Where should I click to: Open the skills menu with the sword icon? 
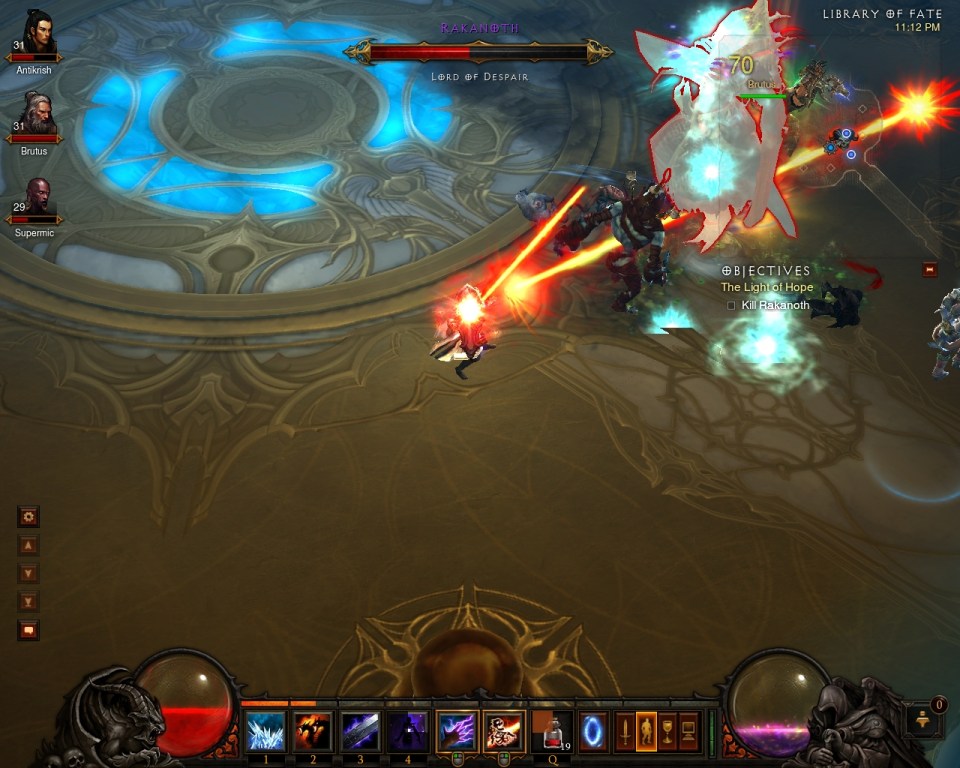tap(625, 731)
